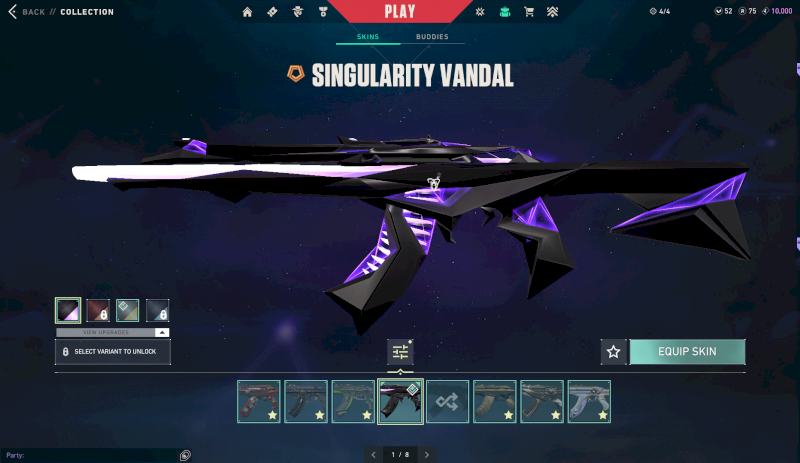Collapse the View Upgrades panel

tap(163, 332)
